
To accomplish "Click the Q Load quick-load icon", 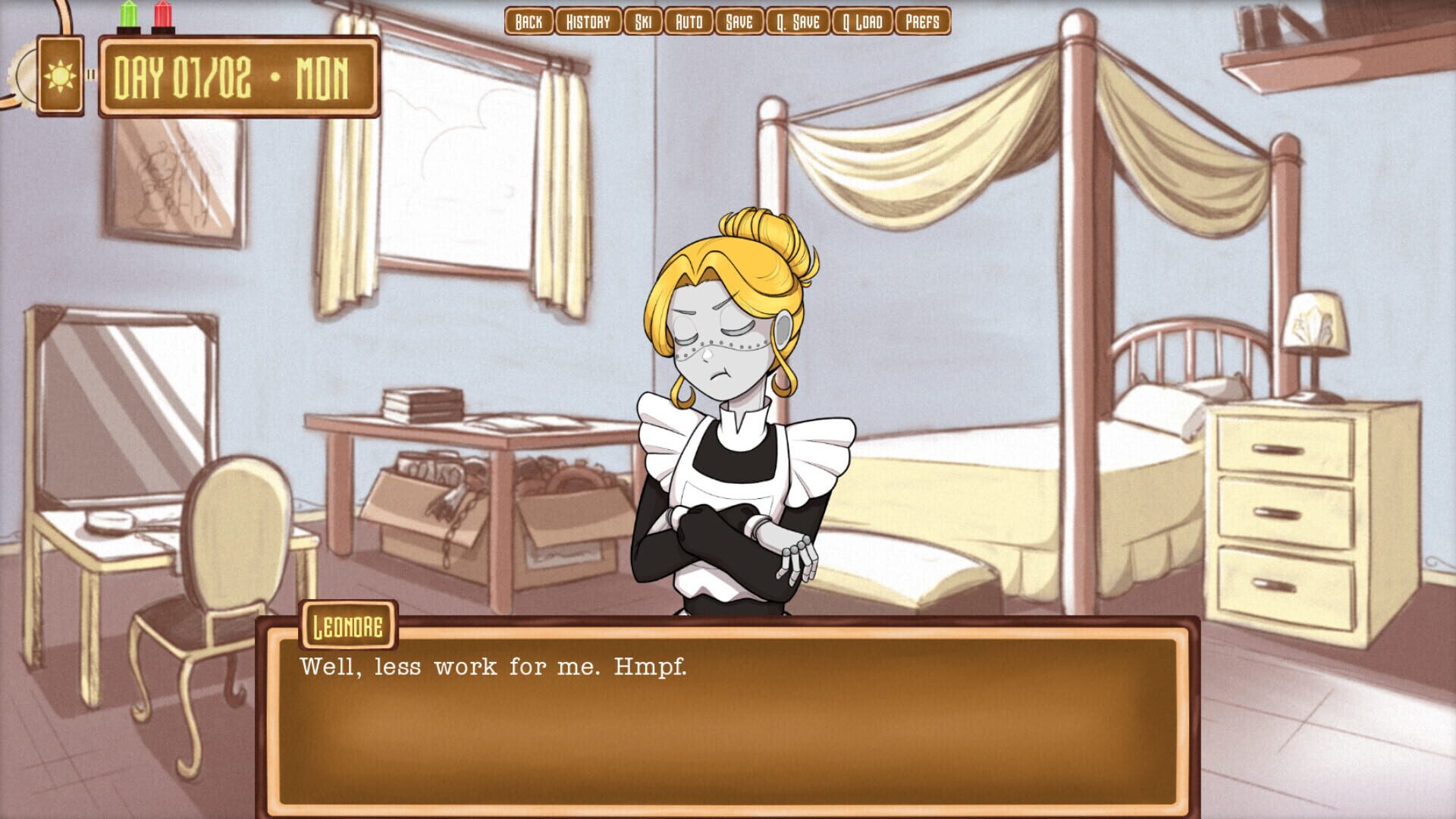I will (x=862, y=22).
